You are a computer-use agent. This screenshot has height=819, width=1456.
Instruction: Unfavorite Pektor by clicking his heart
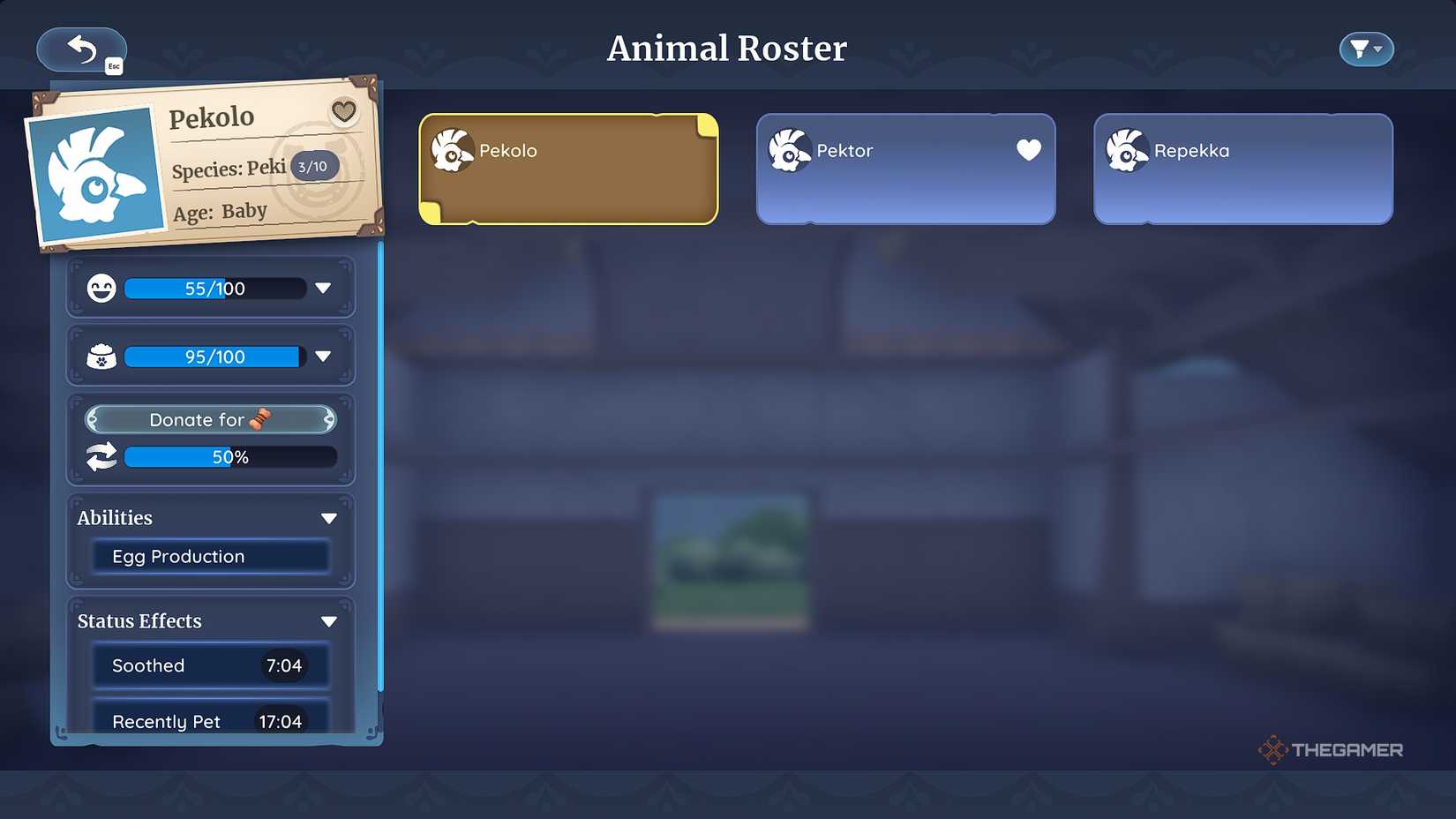(x=1028, y=150)
